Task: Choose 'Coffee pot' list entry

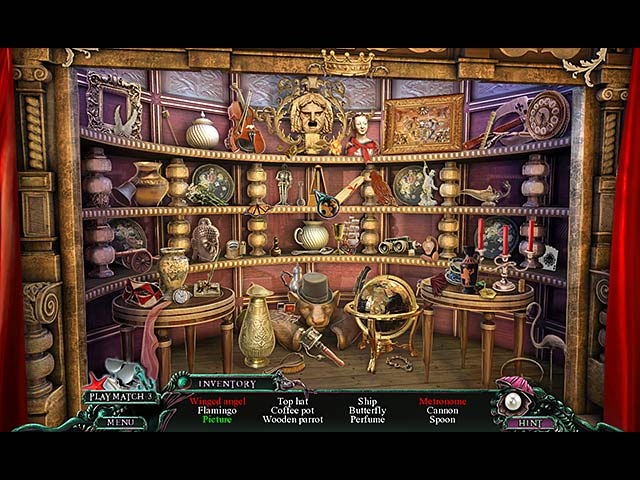Action: click(x=292, y=410)
